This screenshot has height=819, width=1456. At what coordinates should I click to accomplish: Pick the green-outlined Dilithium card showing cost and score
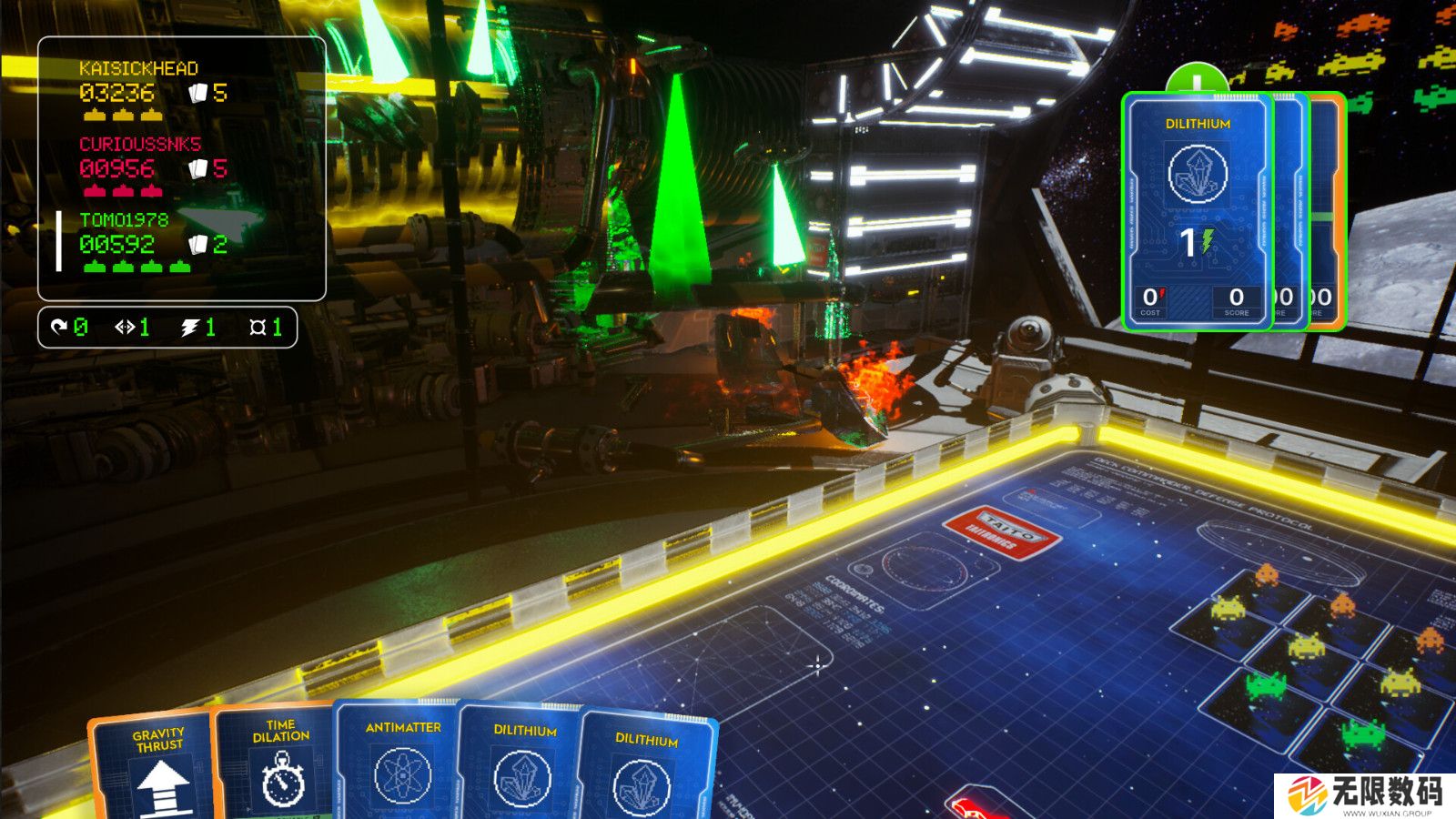click(1196, 211)
